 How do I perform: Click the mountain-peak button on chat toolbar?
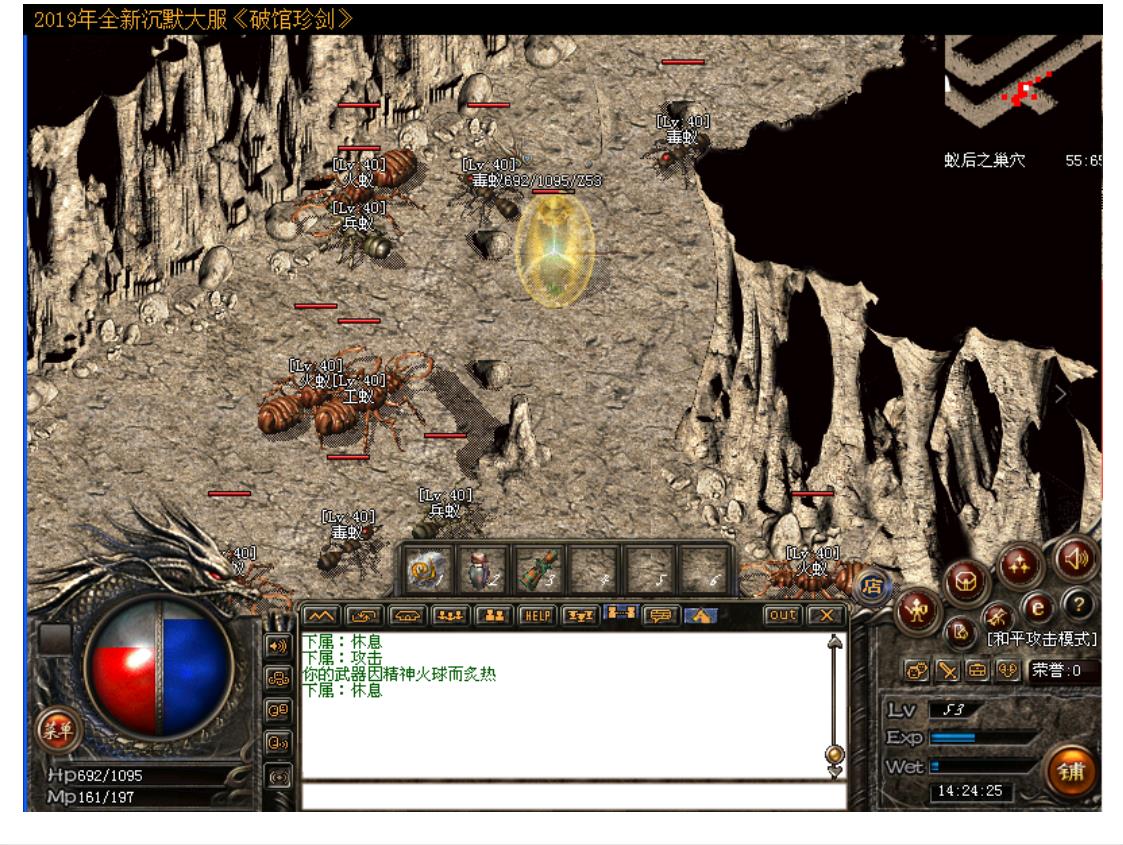tap(321, 615)
